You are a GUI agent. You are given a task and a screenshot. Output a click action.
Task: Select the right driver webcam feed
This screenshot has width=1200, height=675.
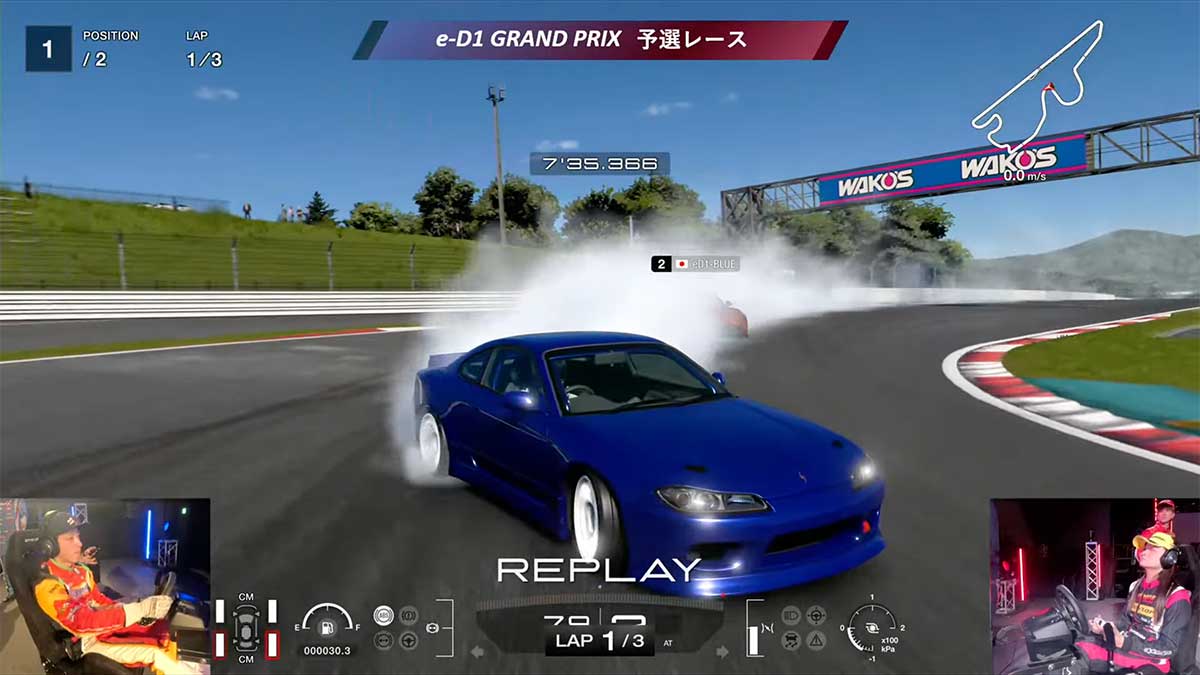[x=1094, y=586]
